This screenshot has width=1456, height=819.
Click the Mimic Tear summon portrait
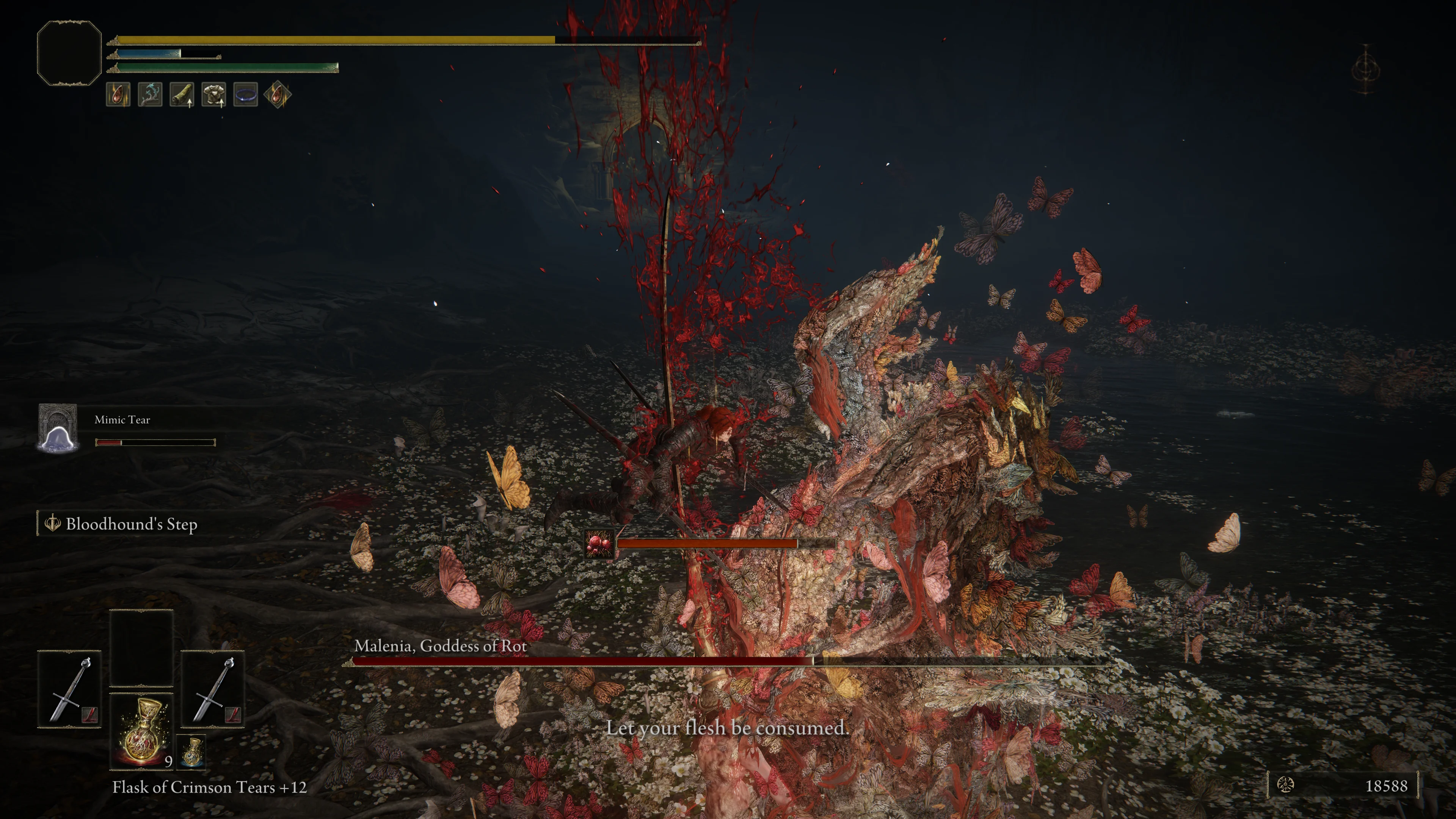click(58, 428)
